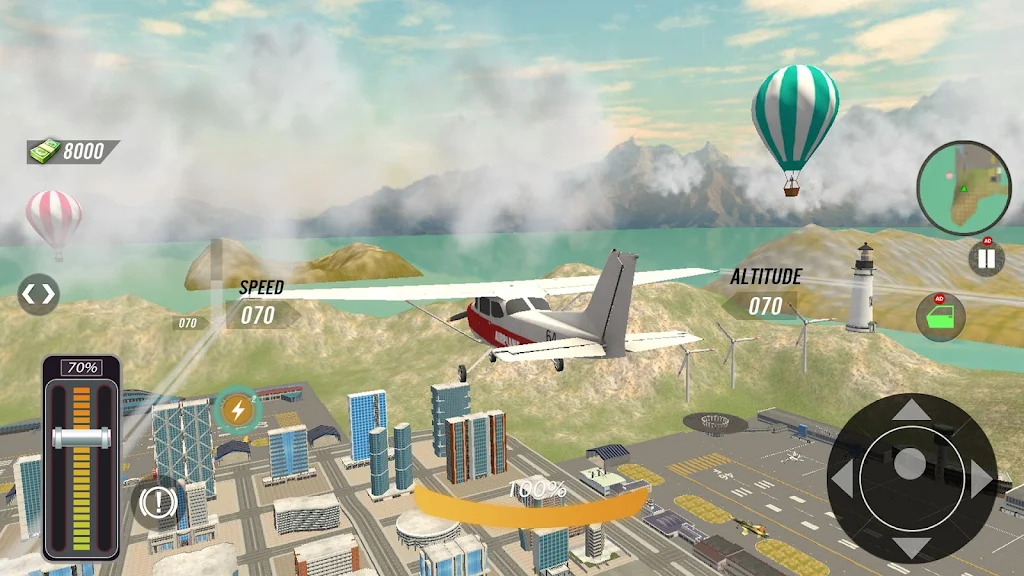
Task: Pause the game with the pause button
Action: point(986,259)
